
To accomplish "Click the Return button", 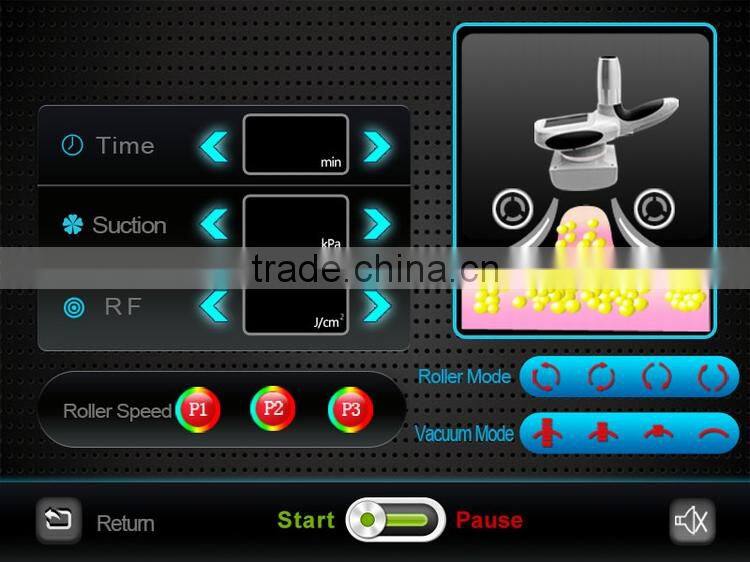I will pyautogui.click(x=59, y=520).
